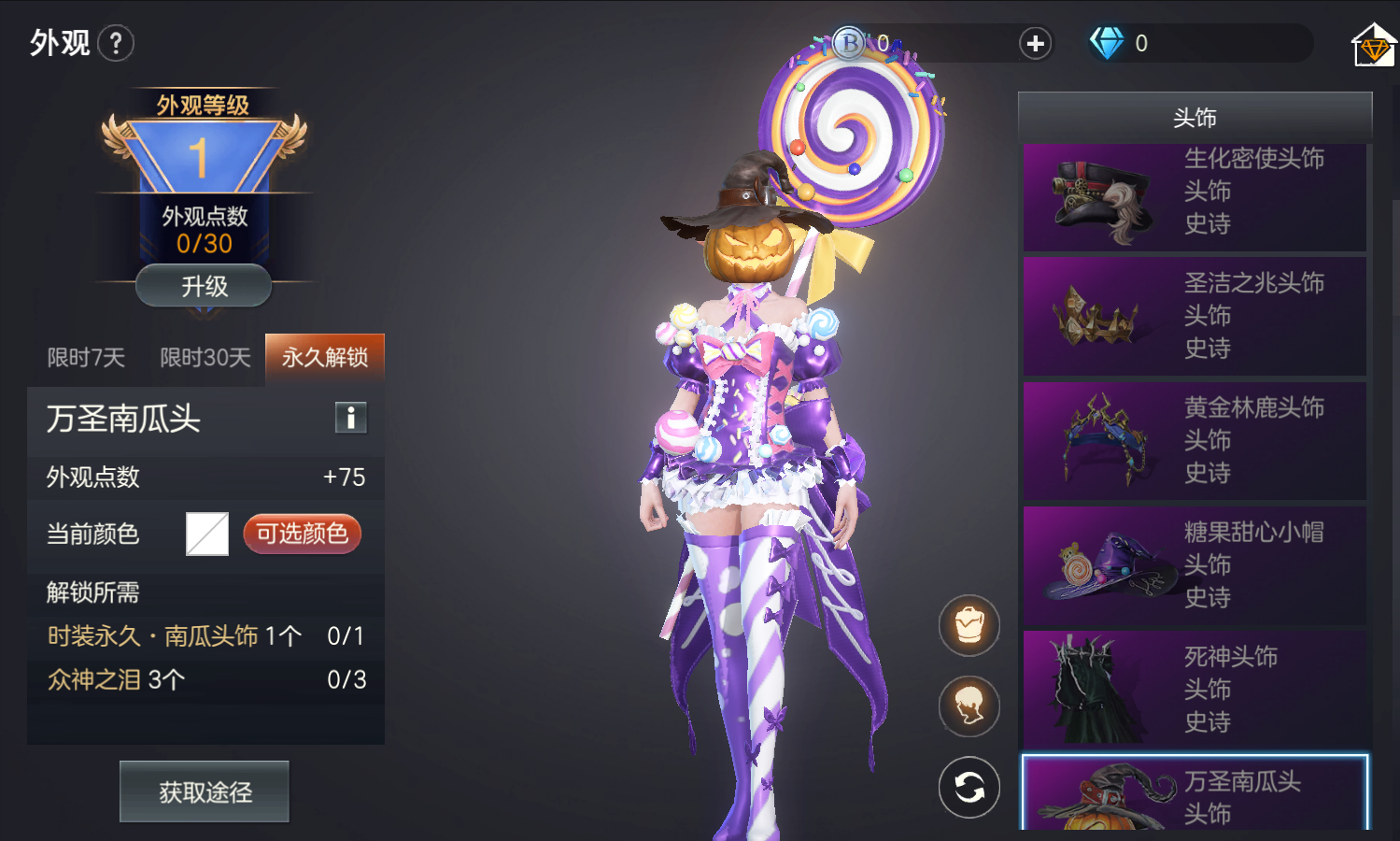Click the 升级 upgrade button

point(204,286)
